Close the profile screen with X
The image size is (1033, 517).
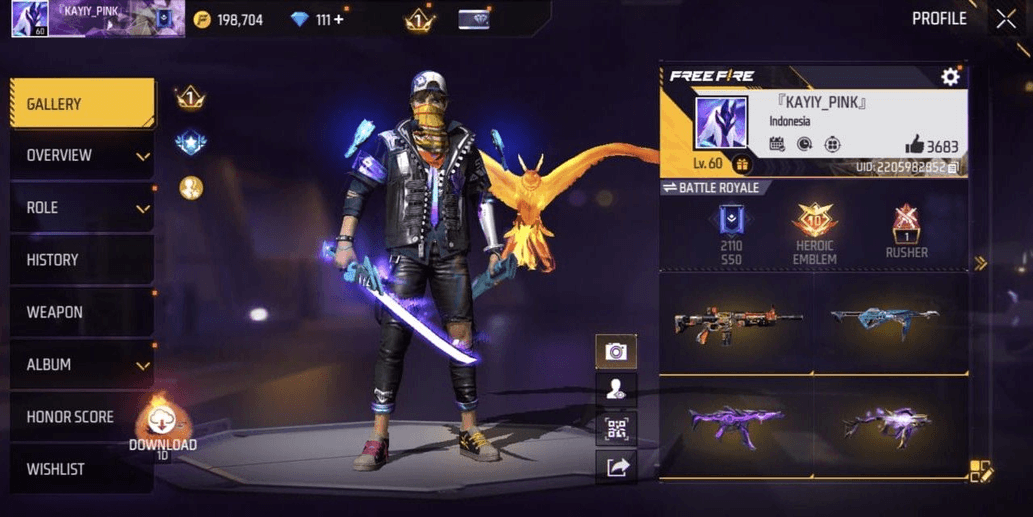(1006, 19)
